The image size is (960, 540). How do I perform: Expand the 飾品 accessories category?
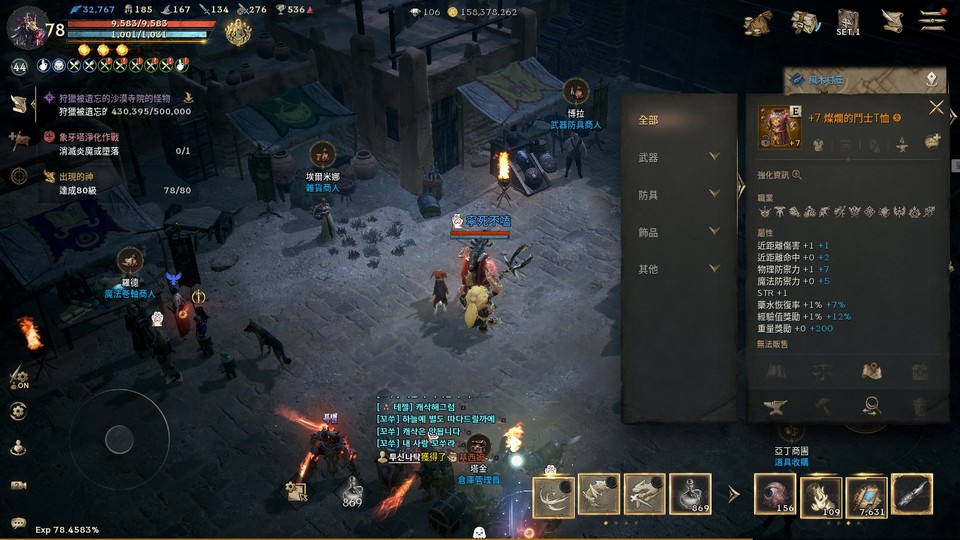click(714, 232)
